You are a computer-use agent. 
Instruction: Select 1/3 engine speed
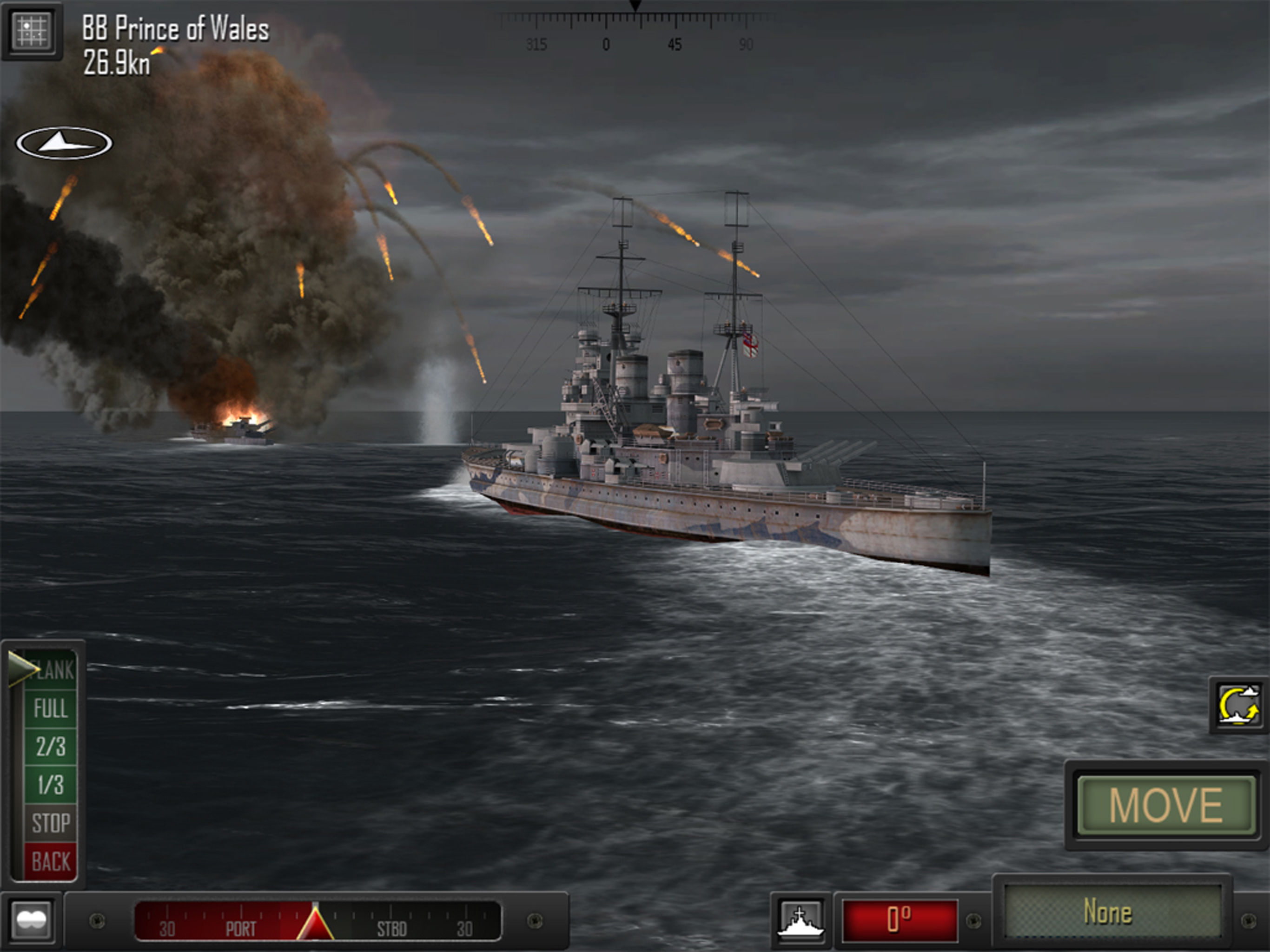coord(51,784)
